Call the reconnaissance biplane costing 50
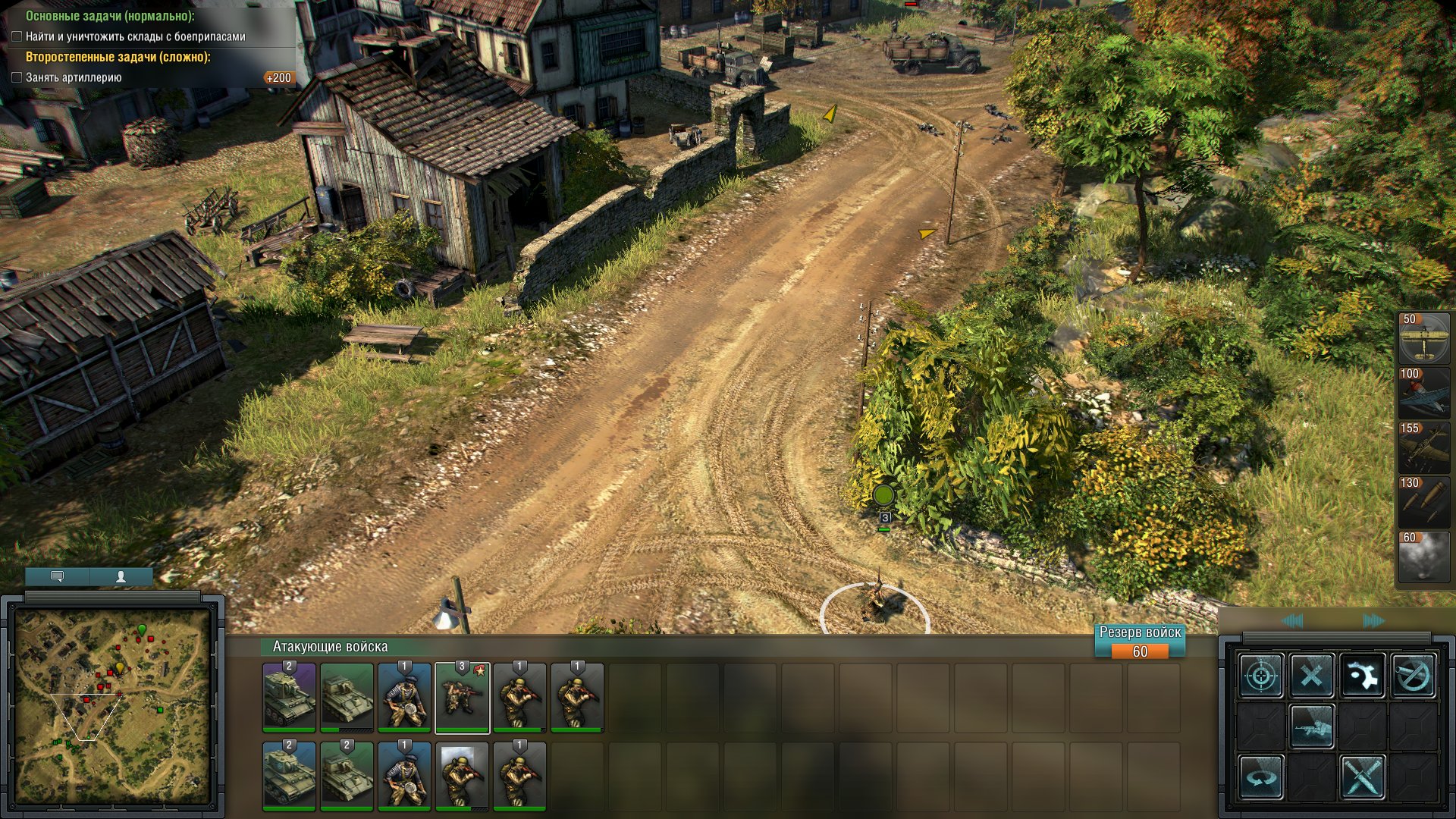The image size is (1456, 819). (1423, 338)
